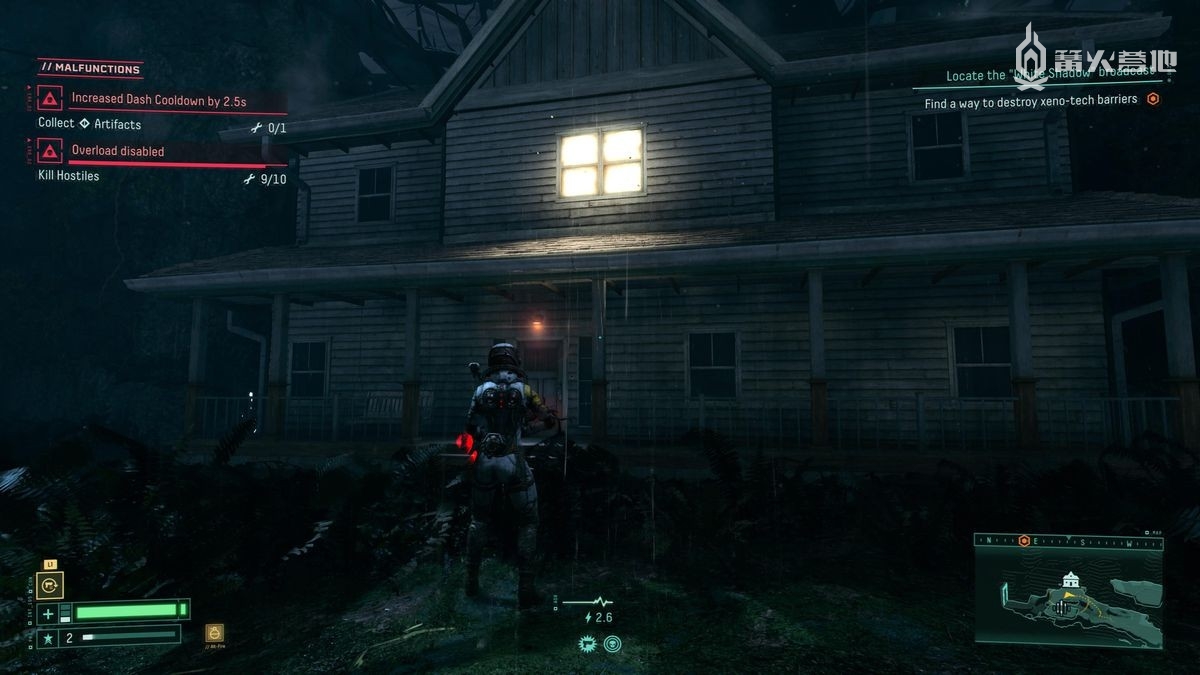Open the Malfunctions panel header

(90, 69)
